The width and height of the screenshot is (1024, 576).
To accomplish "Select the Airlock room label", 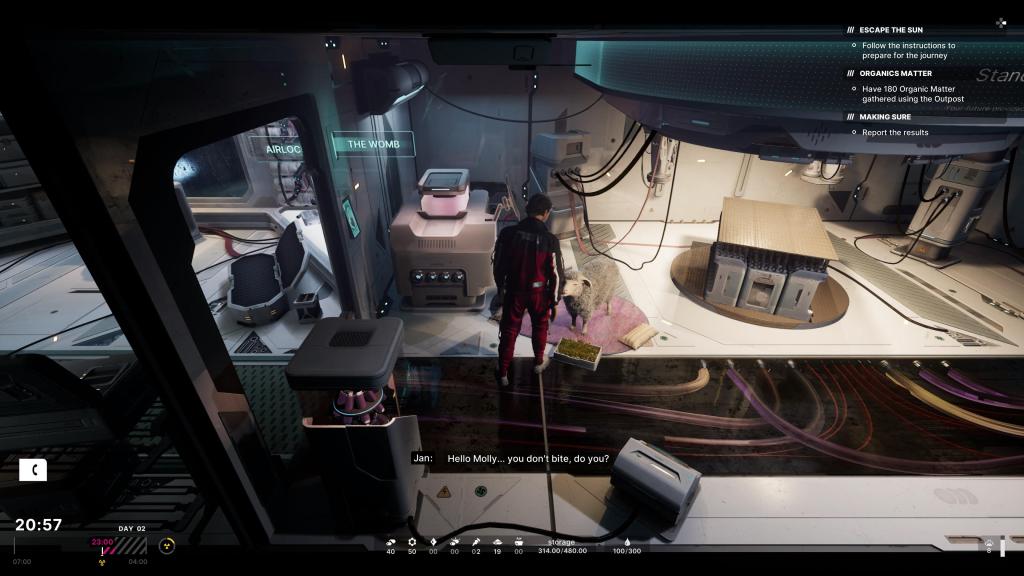I will click(x=283, y=149).
